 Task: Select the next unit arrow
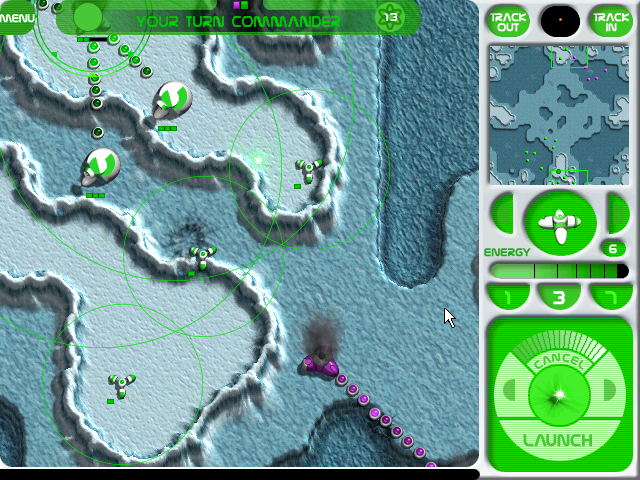tap(617, 213)
